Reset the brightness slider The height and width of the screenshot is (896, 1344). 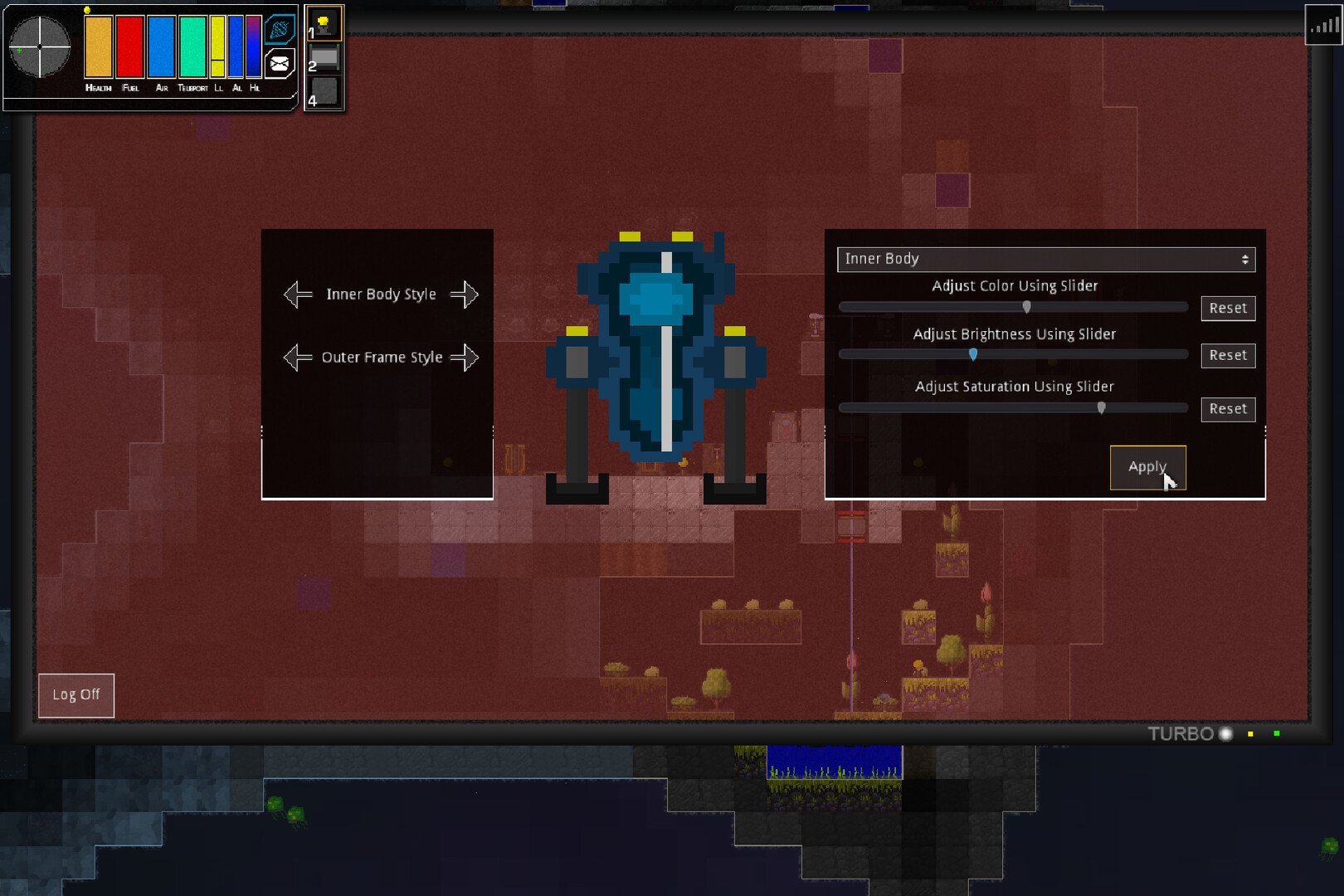tap(1228, 356)
